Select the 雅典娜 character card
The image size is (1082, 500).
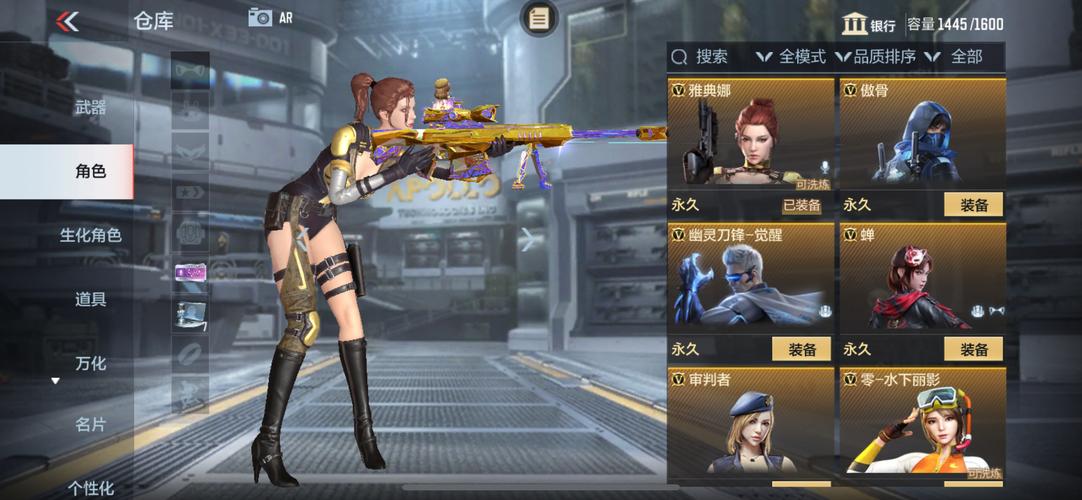[751, 140]
